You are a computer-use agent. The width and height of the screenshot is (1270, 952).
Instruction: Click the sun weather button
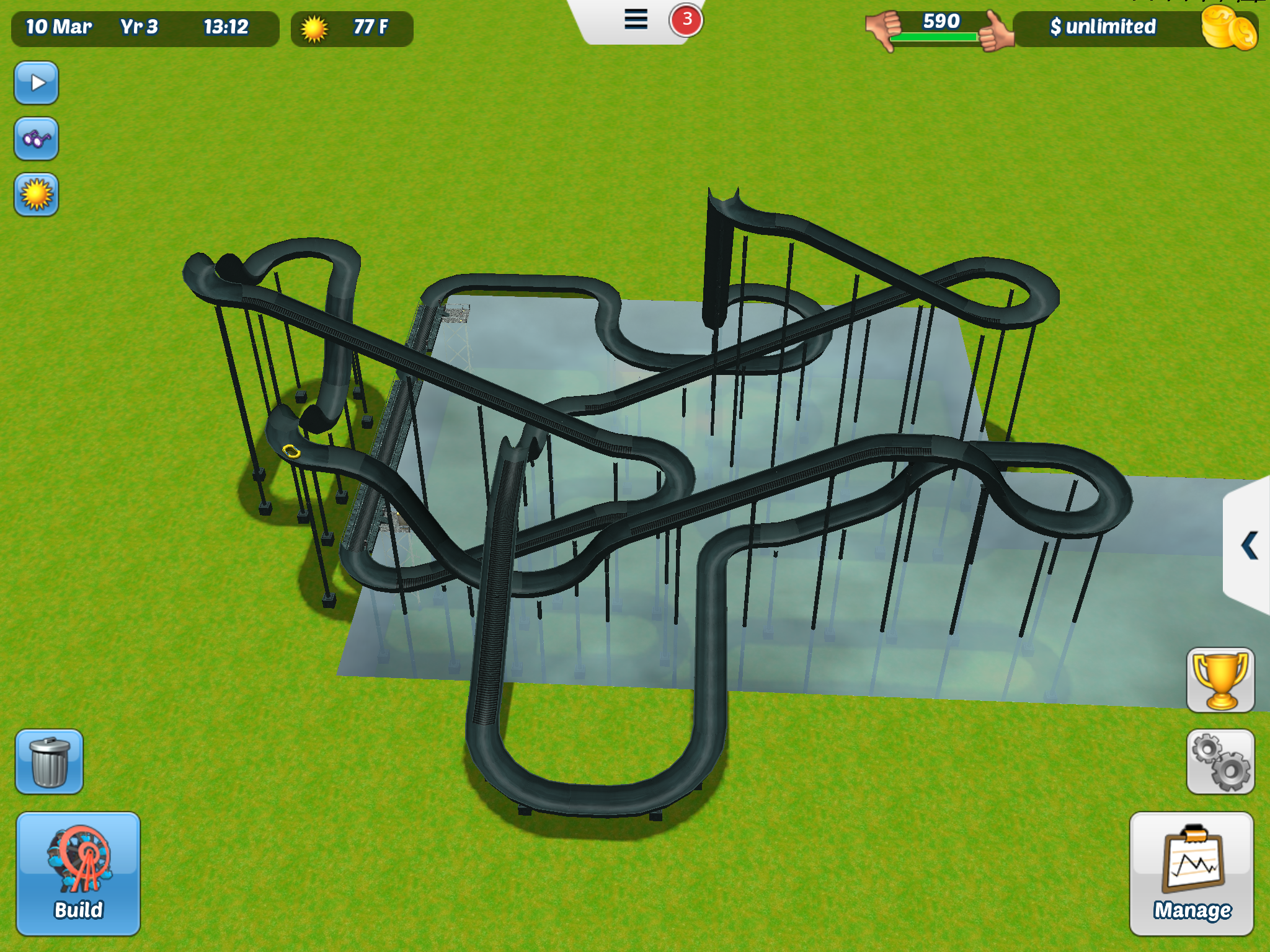[x=37, y=195]
